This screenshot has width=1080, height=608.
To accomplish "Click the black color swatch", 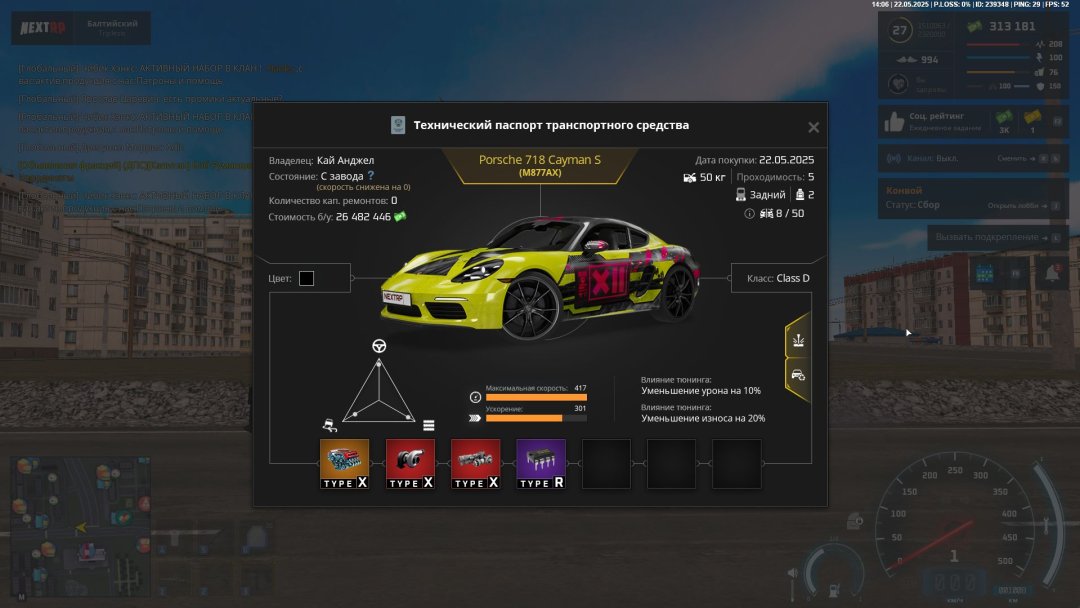I will (x=306, y=278).
